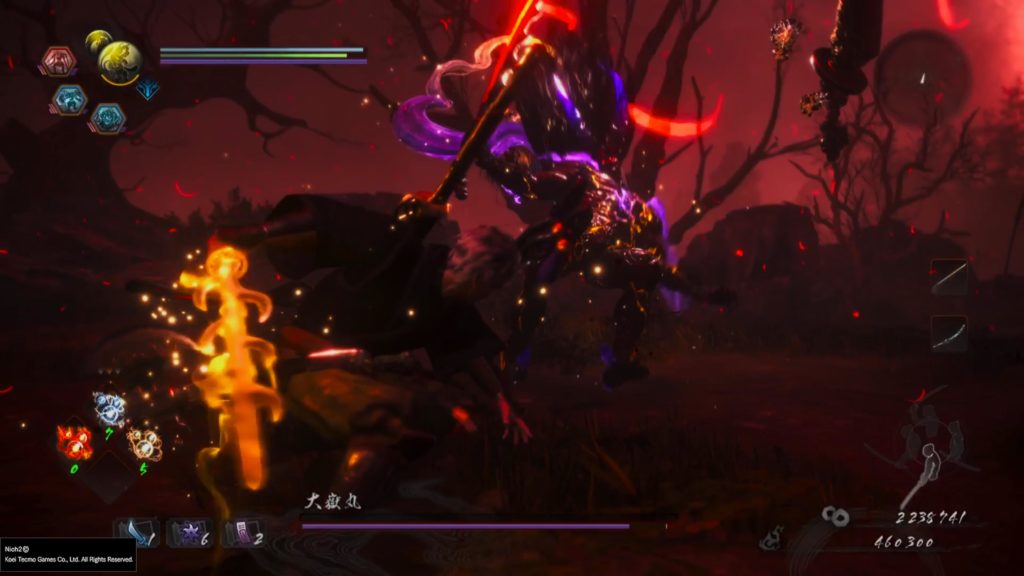
Task: Activate the large golden guardian spirit orb
Action: pos(119,62)
